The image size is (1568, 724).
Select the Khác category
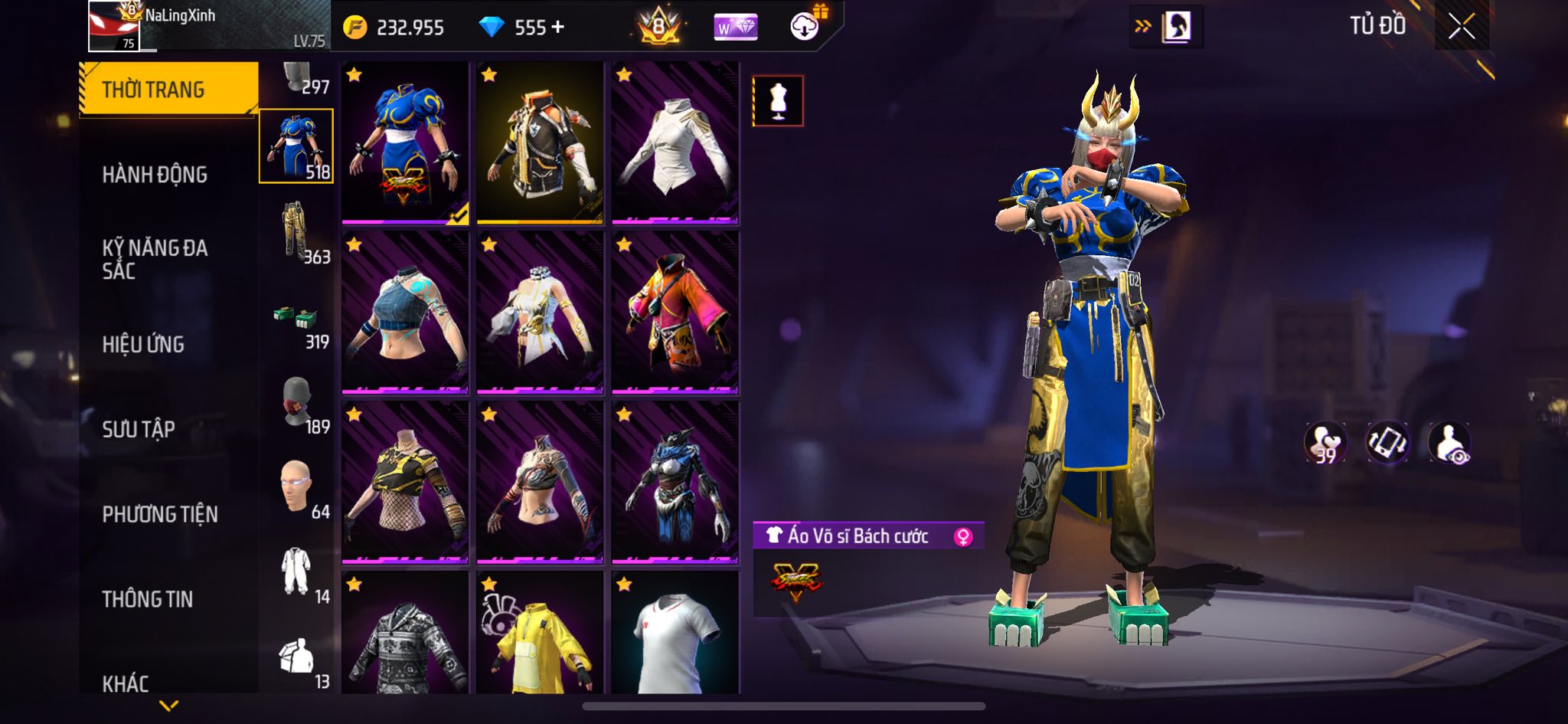pos(126,683)
